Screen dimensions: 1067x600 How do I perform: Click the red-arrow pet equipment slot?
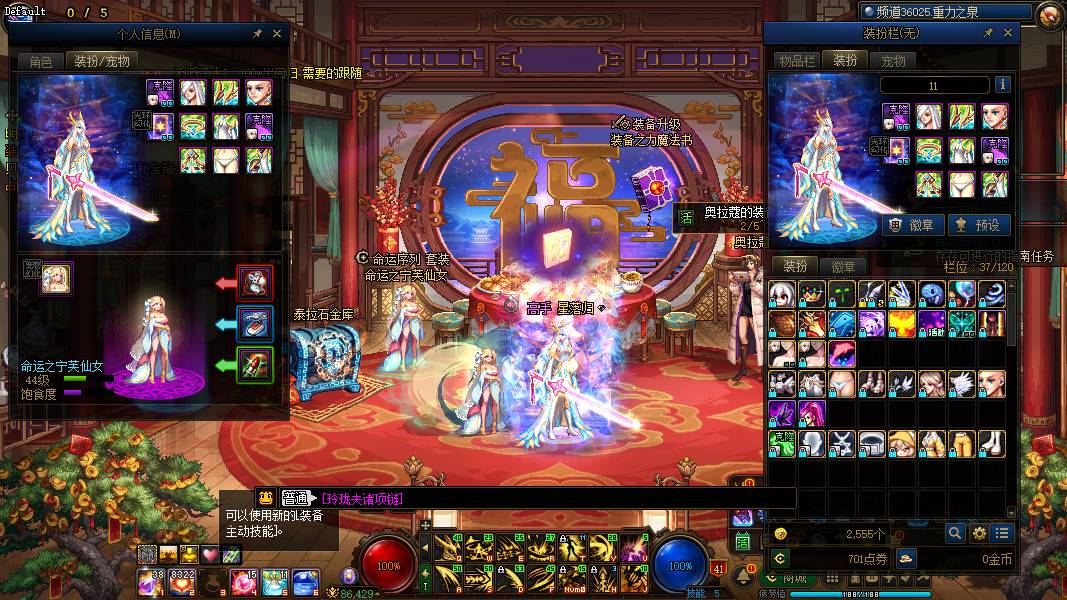pos(255,283)
